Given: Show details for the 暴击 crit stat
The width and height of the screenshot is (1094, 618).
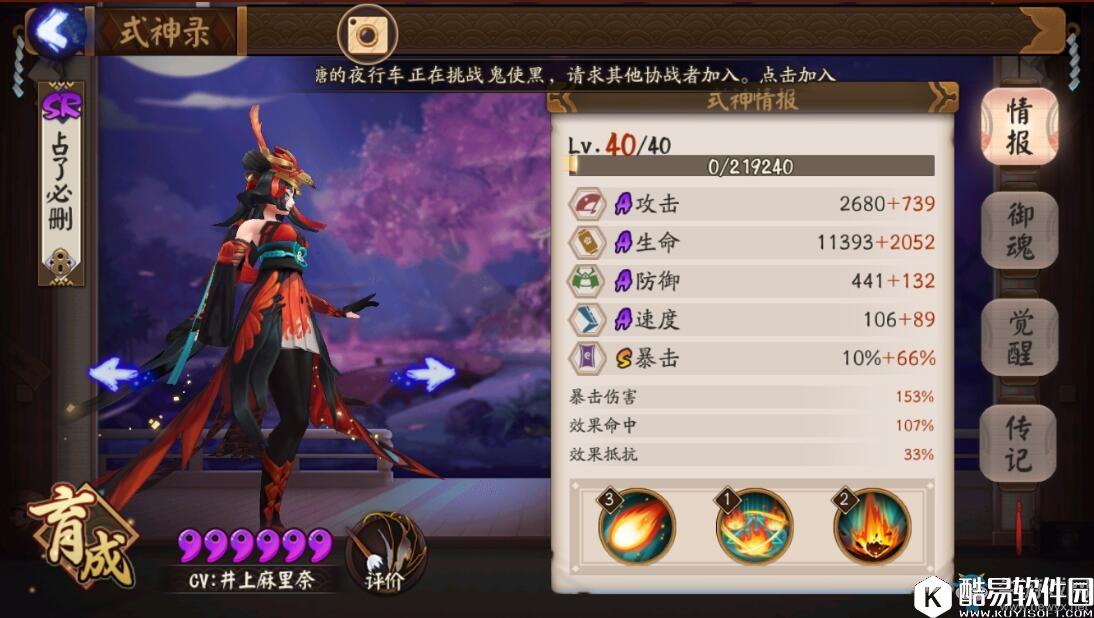Looking at the screenshot, I should click(752, 358).
